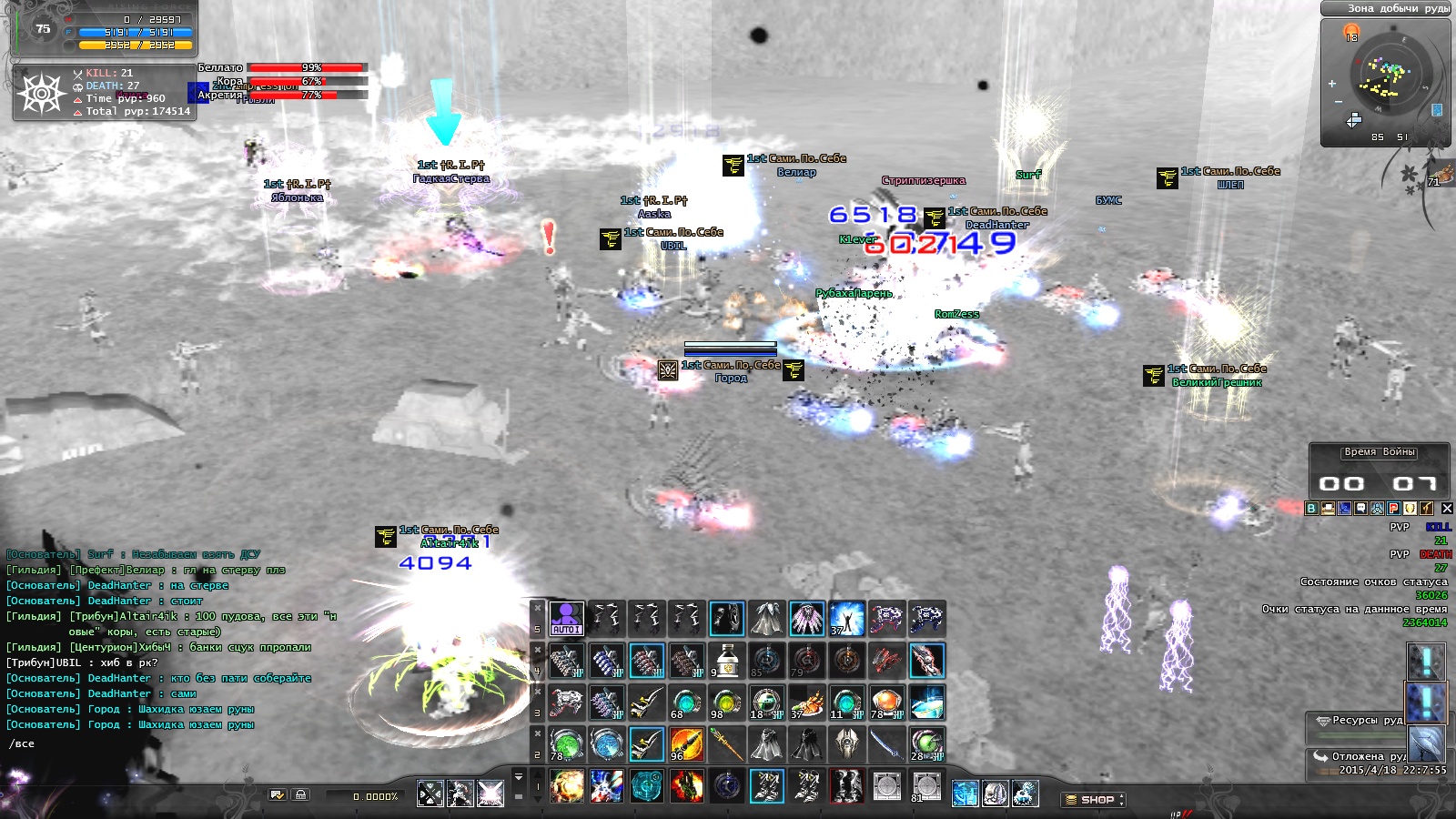The image size is (1456, 819).
Task: Click the AUTO I hotbar slot
Action: [566, 619]
